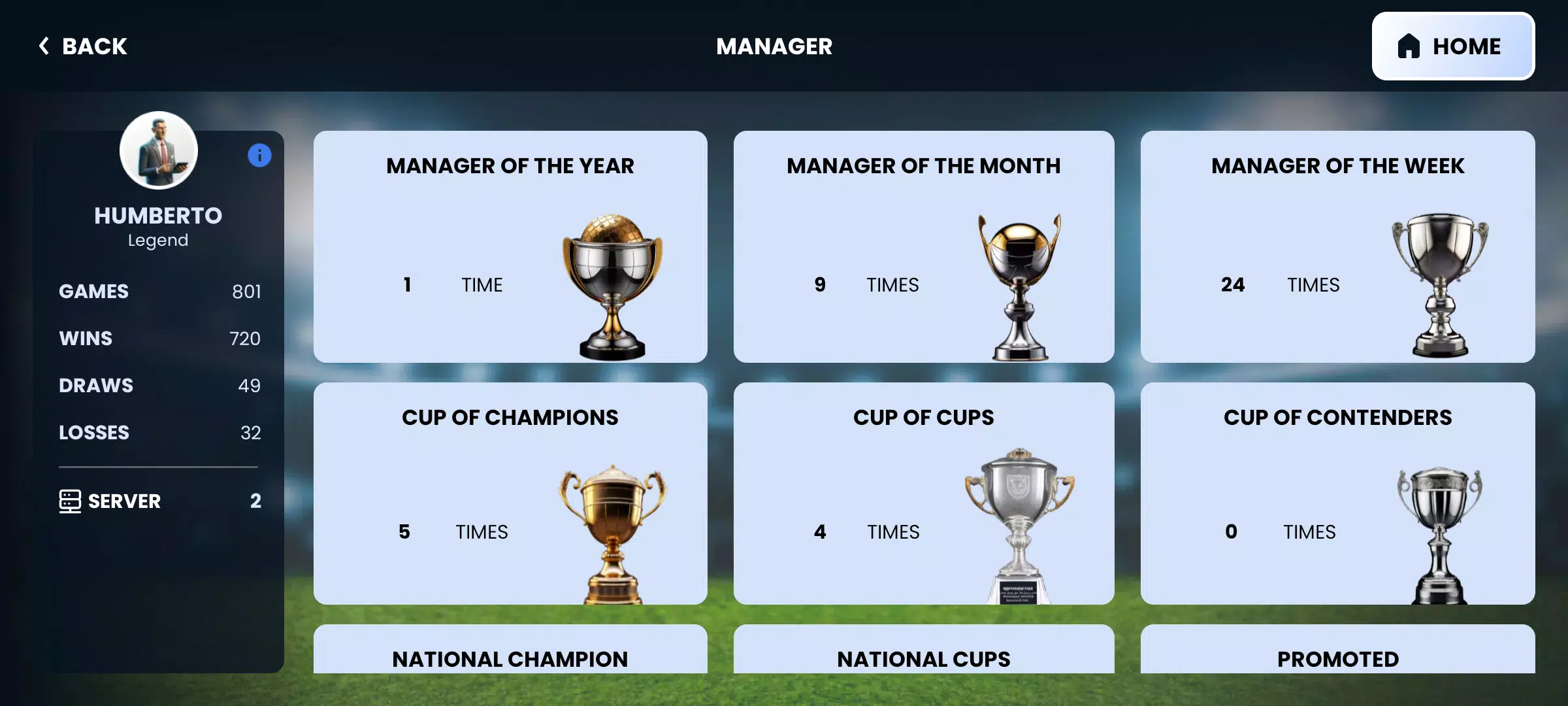
Task: Select the back chevron arrow
Action: coord(43,46)
